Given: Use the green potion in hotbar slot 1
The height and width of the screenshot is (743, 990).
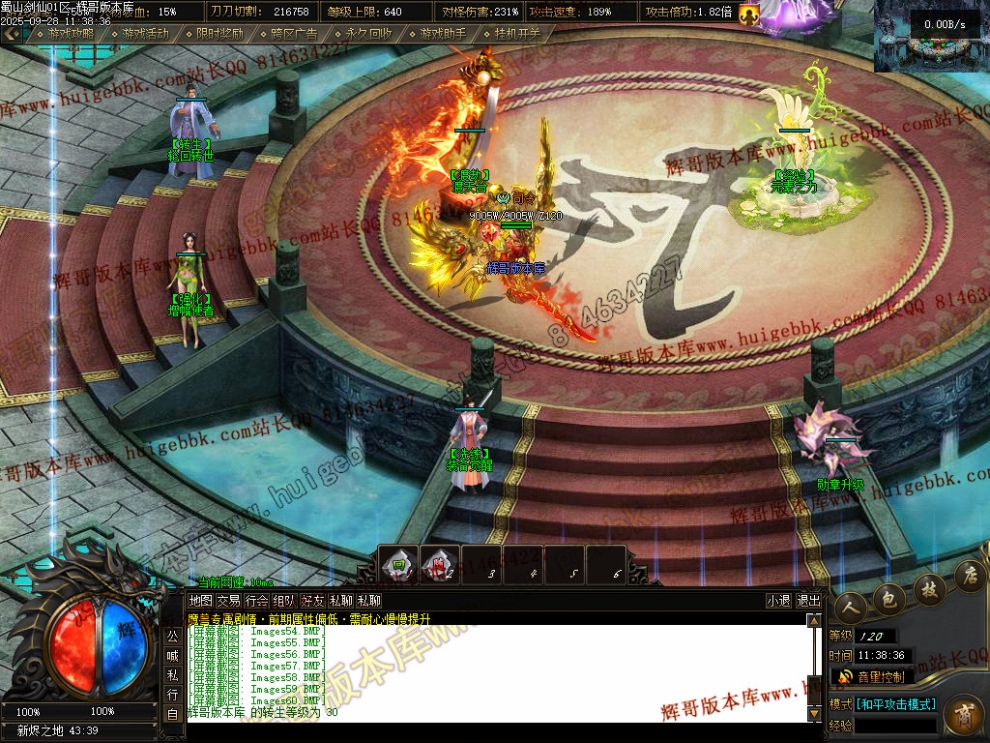Looking at the screenshot, I should click(x=397, y=565).
